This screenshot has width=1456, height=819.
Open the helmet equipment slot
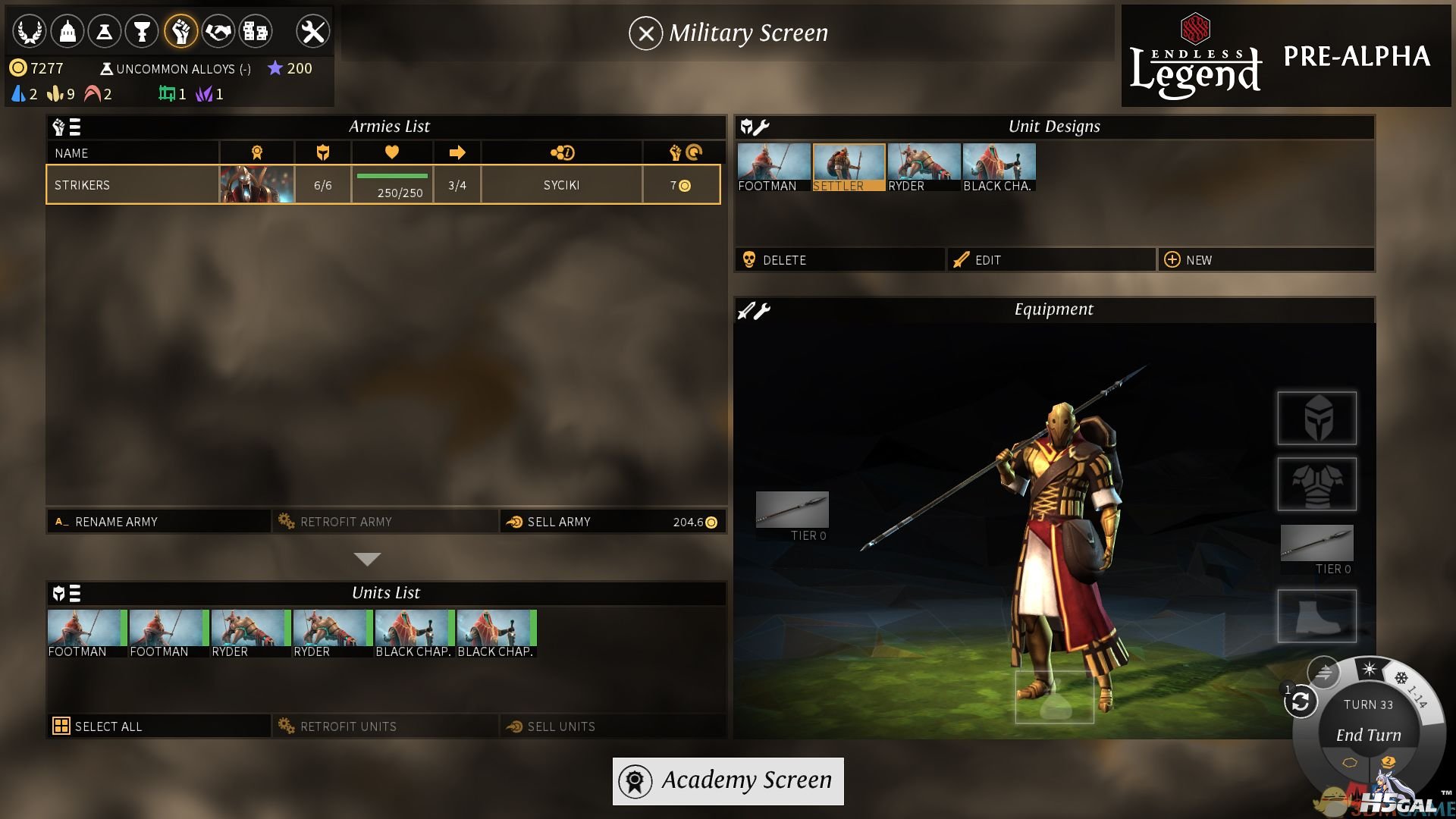tap(1316, 418)
